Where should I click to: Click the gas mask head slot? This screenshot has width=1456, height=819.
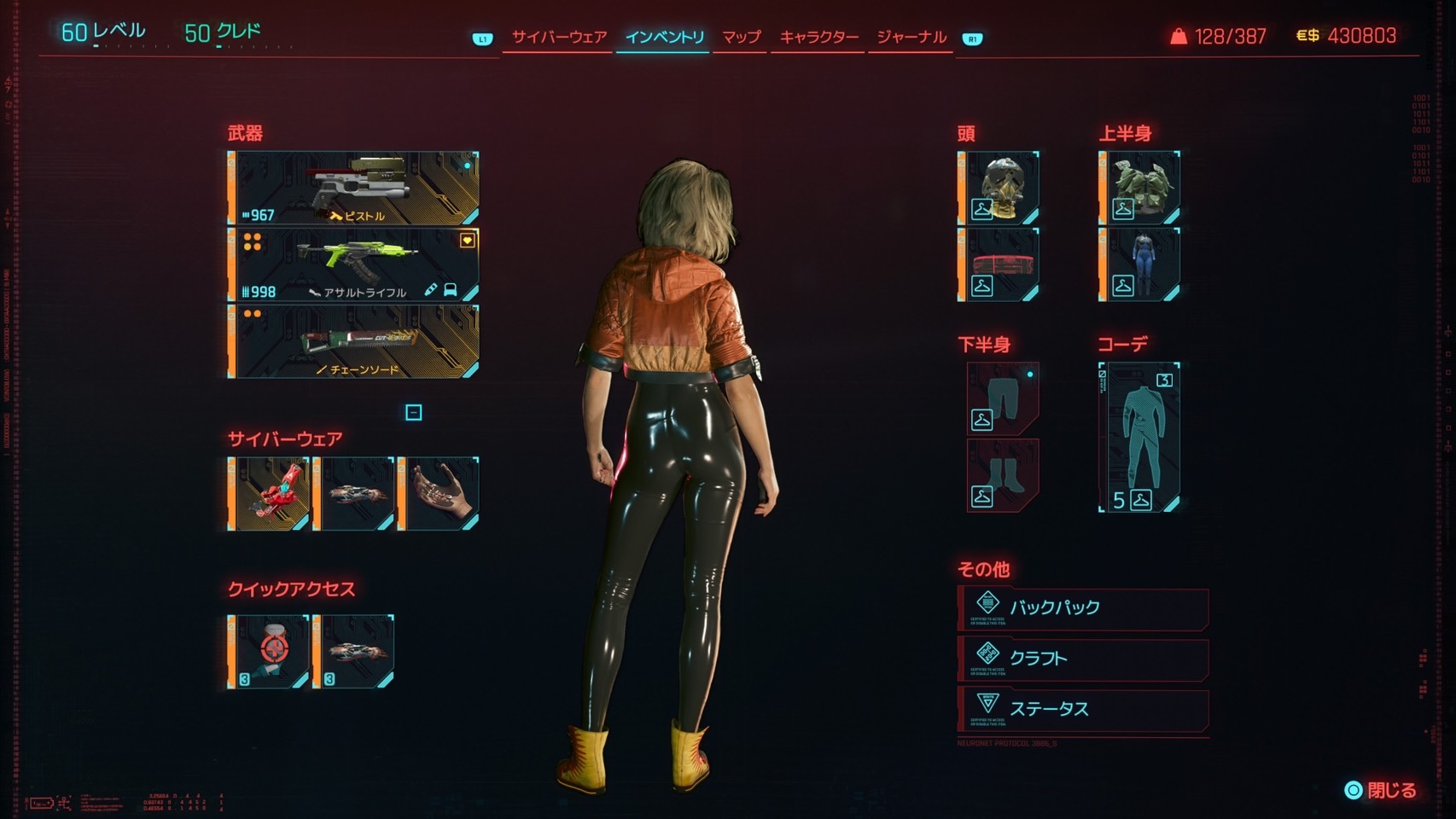pyautogui.click(x=999, y=189)
